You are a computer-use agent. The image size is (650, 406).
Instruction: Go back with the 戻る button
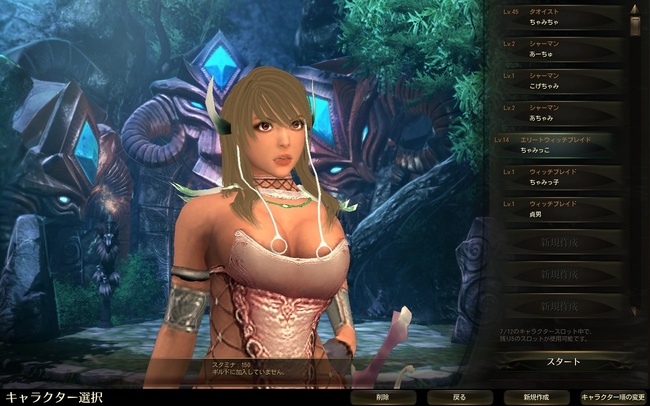click(459, 397)
